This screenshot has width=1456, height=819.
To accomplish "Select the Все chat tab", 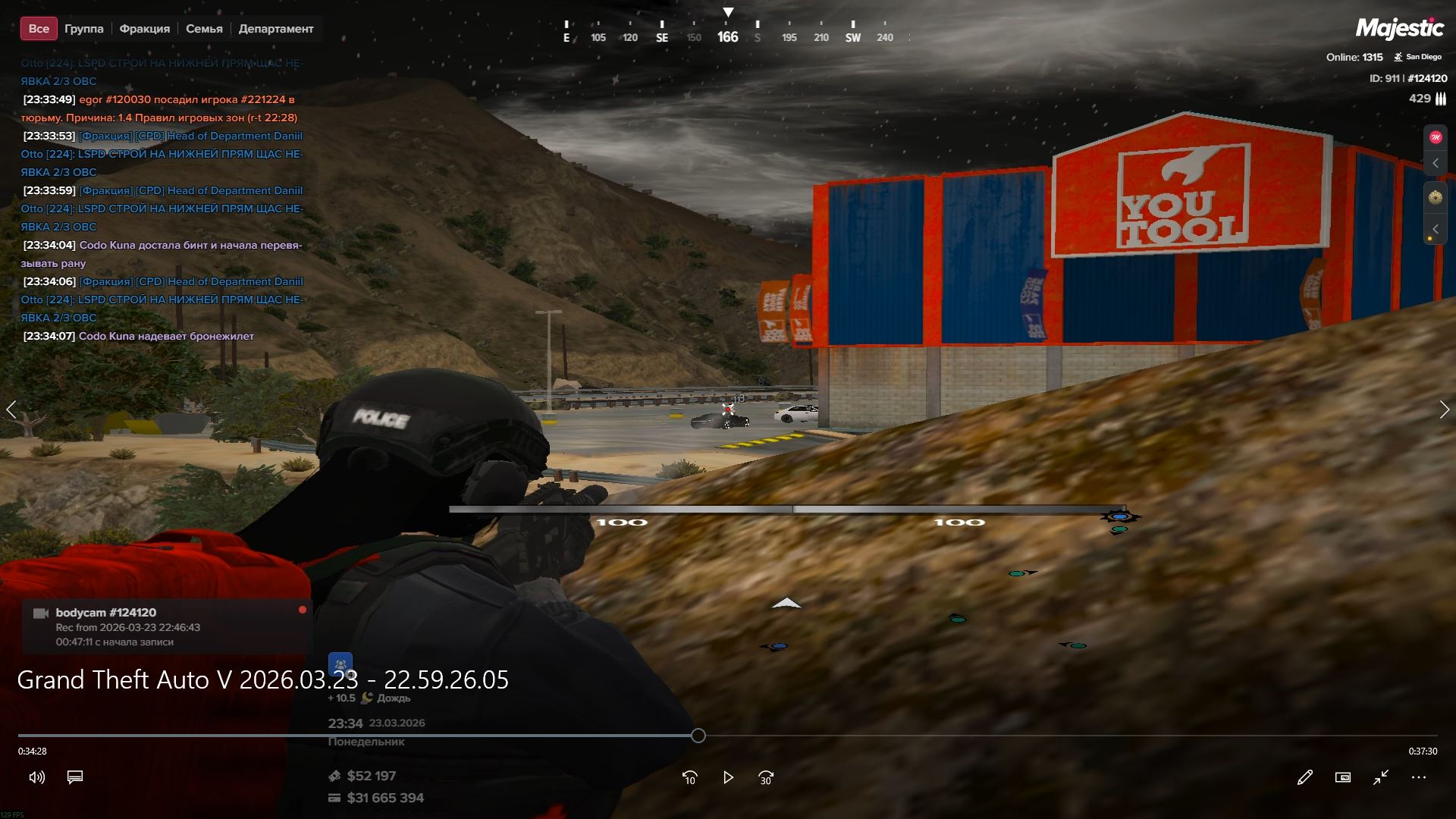I will pos(39,29).
